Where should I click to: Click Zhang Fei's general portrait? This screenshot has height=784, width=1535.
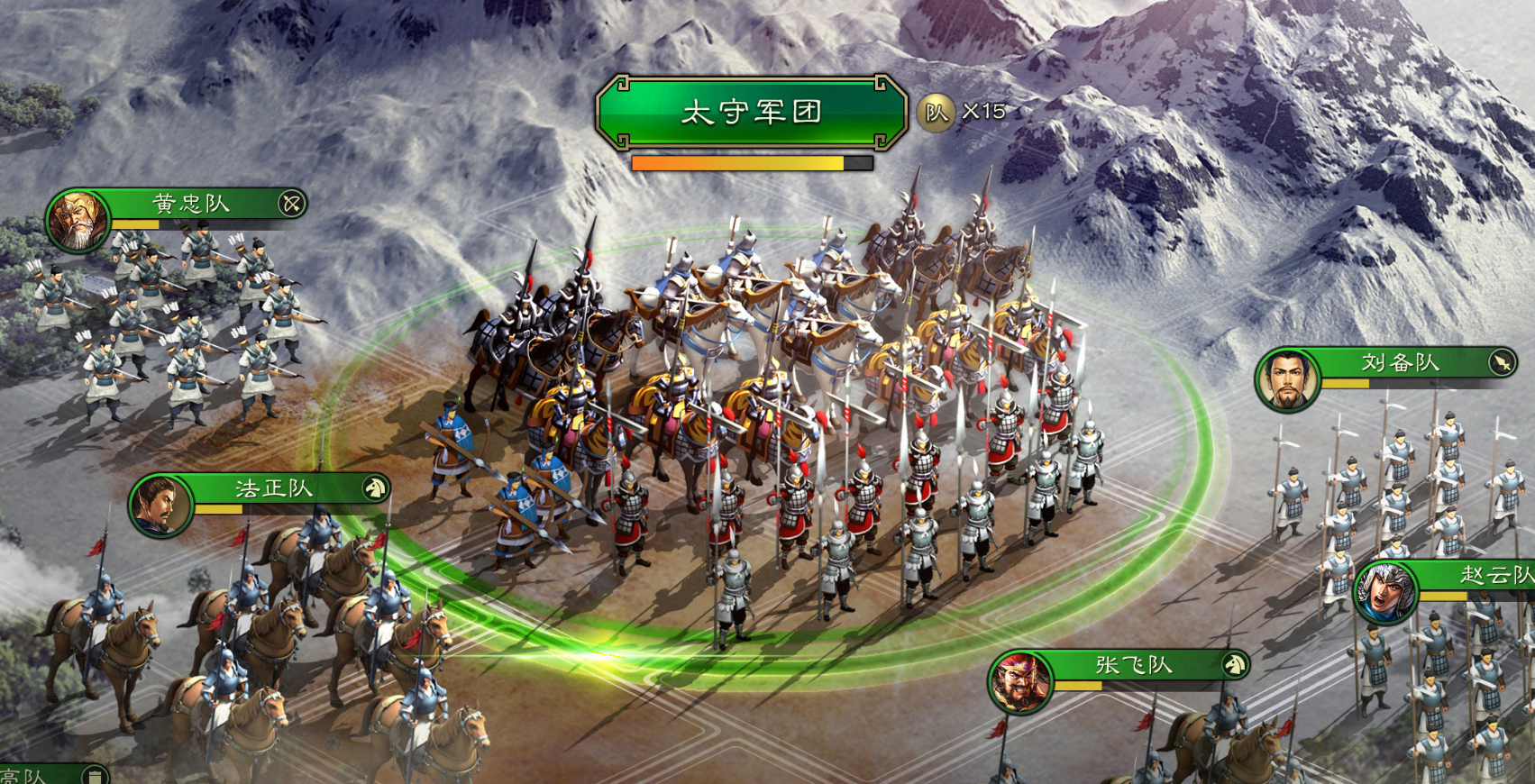pyautogui.click(x=1020, y=682)
